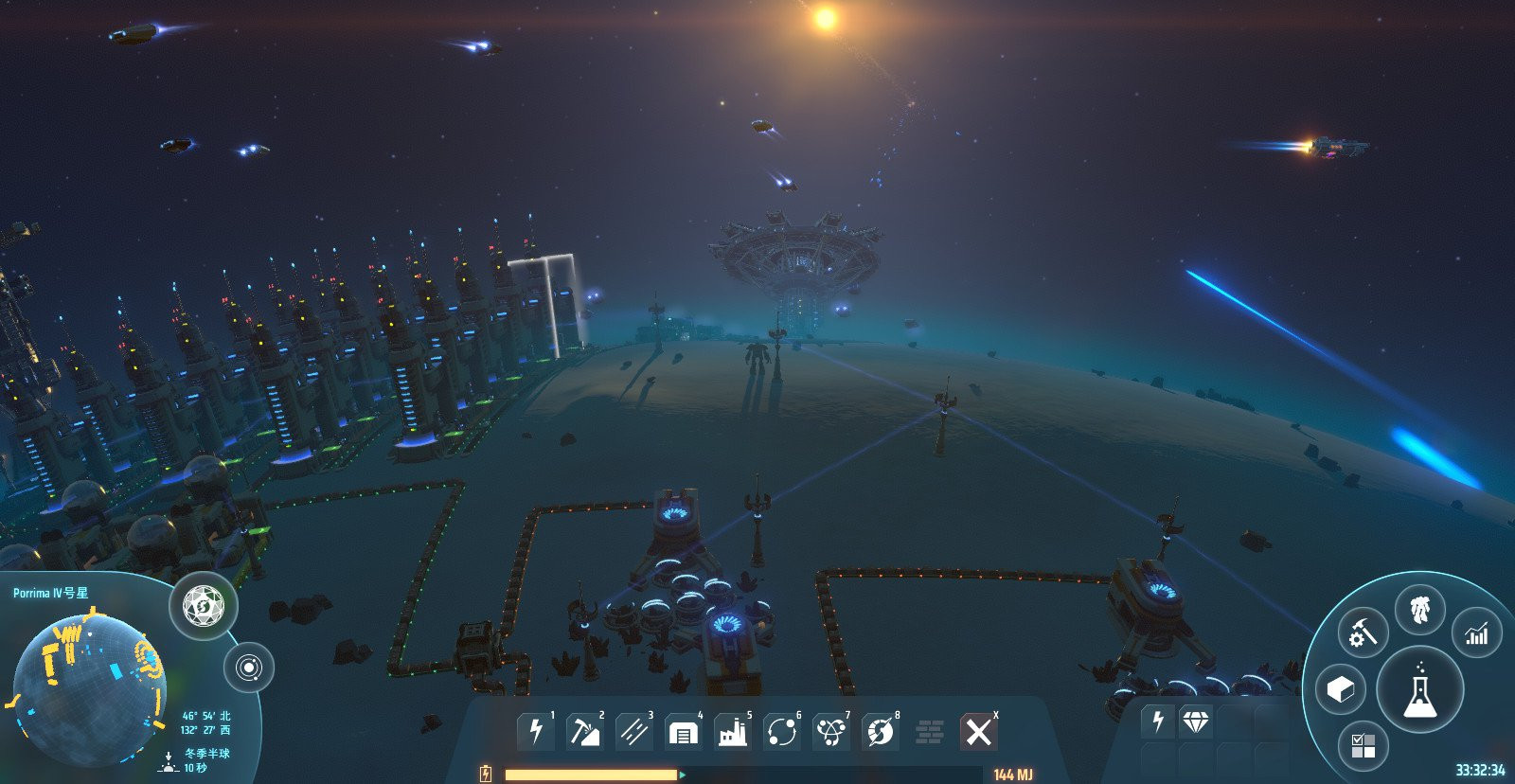Viewport: 1515px width, 784px height.
Task: Open the star system map button
Action: pos(248,668)
